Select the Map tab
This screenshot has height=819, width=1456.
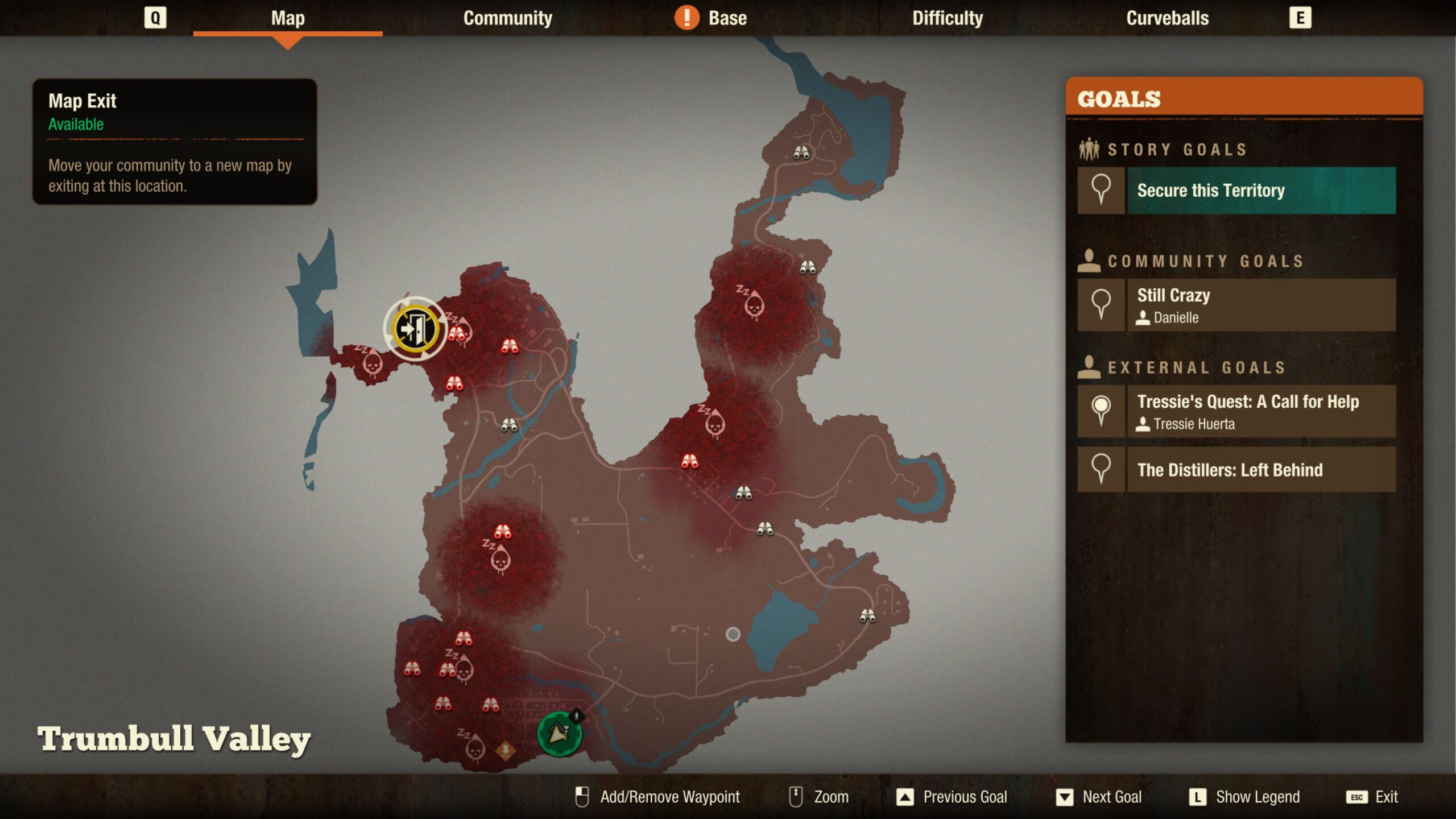(288, 18)
